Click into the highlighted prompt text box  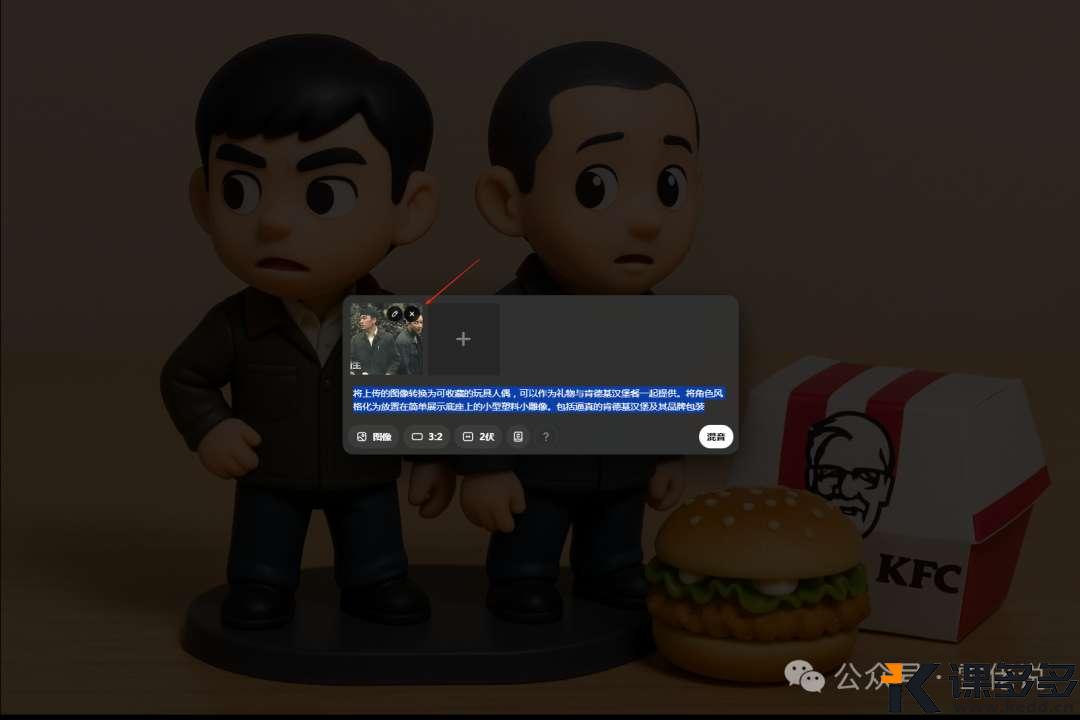(x=538, y=400)
